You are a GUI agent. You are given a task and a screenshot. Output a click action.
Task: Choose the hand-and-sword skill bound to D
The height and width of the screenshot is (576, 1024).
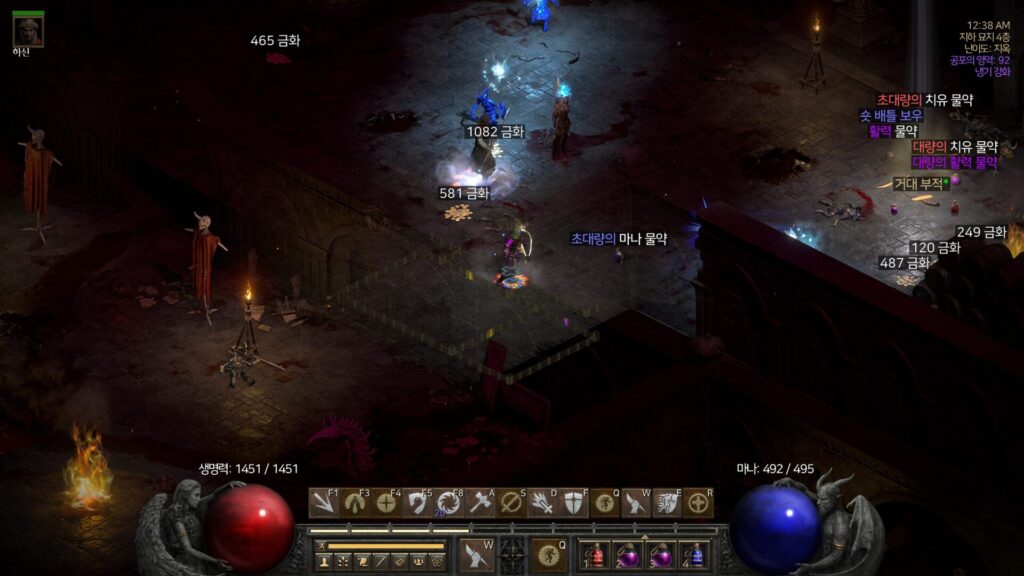[543, 503]
